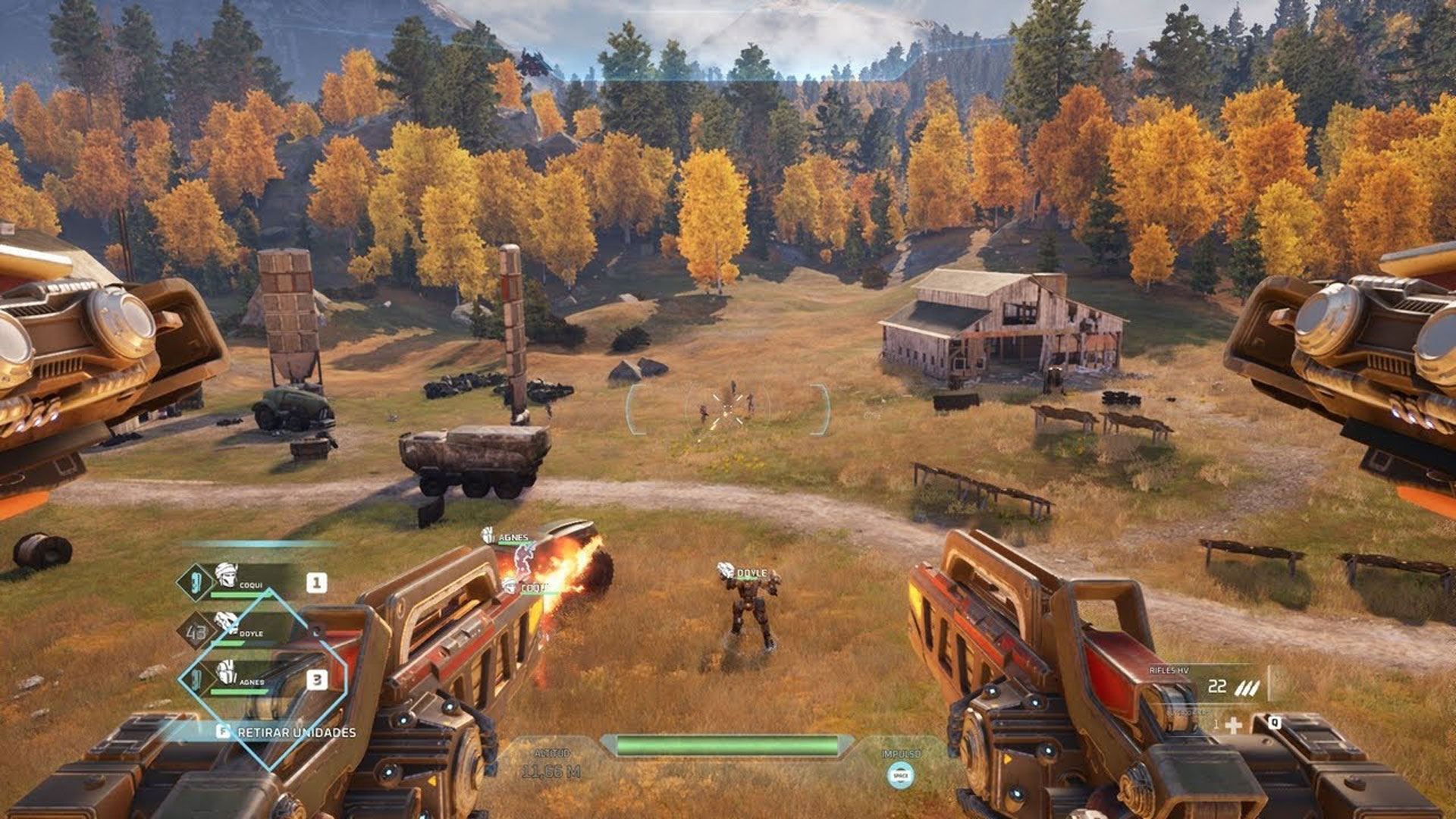Click Doyle's name tag above the mech
Image resolution: width=1456 pixels, height=819 pixels.
click(x=752, y=573)
